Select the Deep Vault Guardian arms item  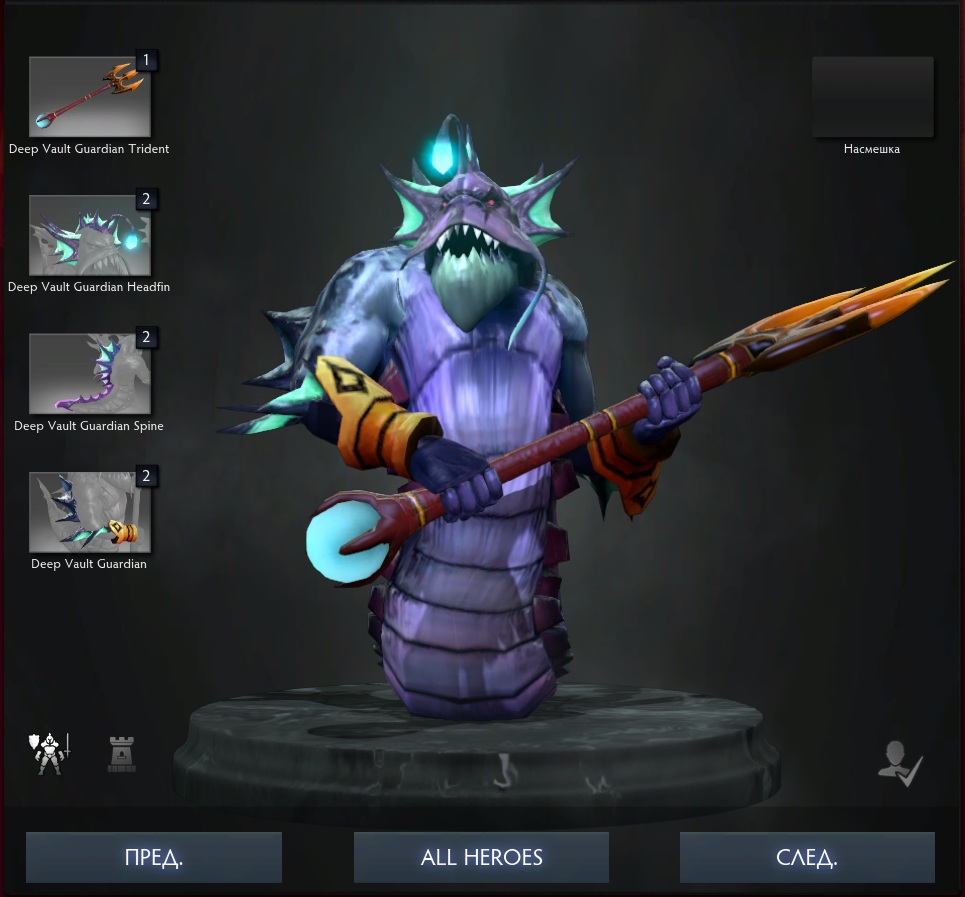(90, 512)
